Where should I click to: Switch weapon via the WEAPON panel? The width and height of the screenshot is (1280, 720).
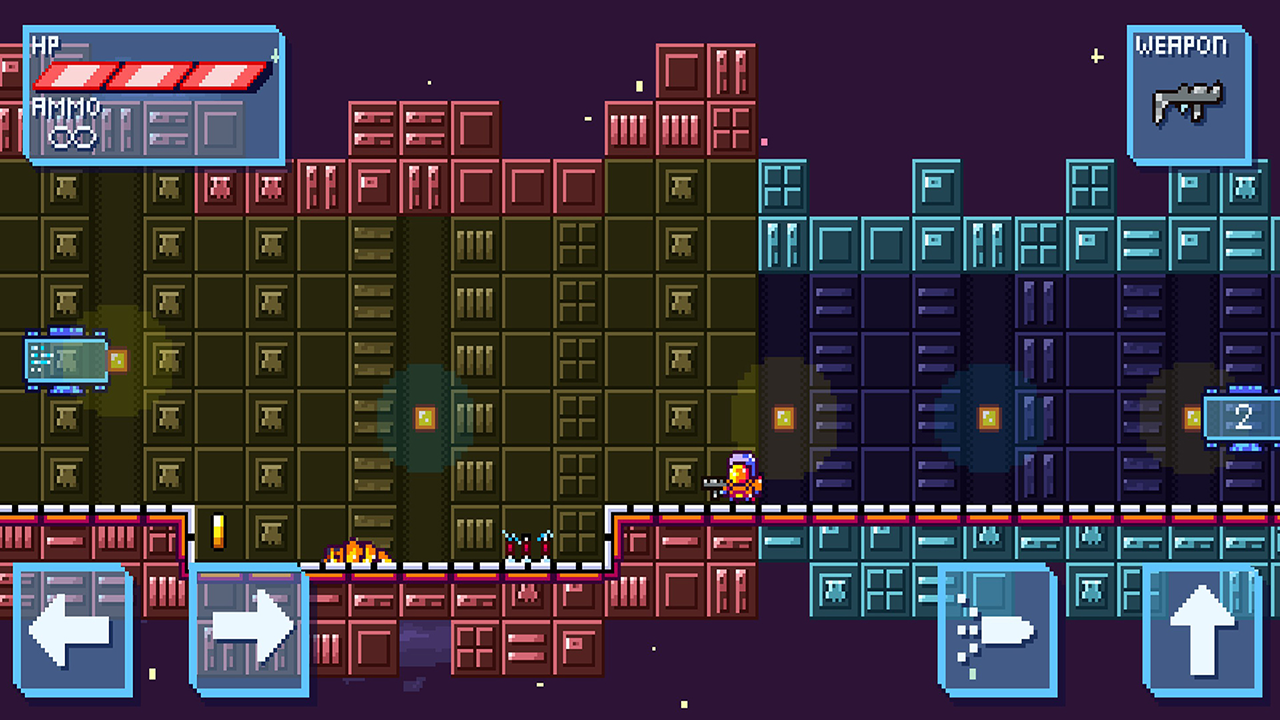coord(1189,96)
